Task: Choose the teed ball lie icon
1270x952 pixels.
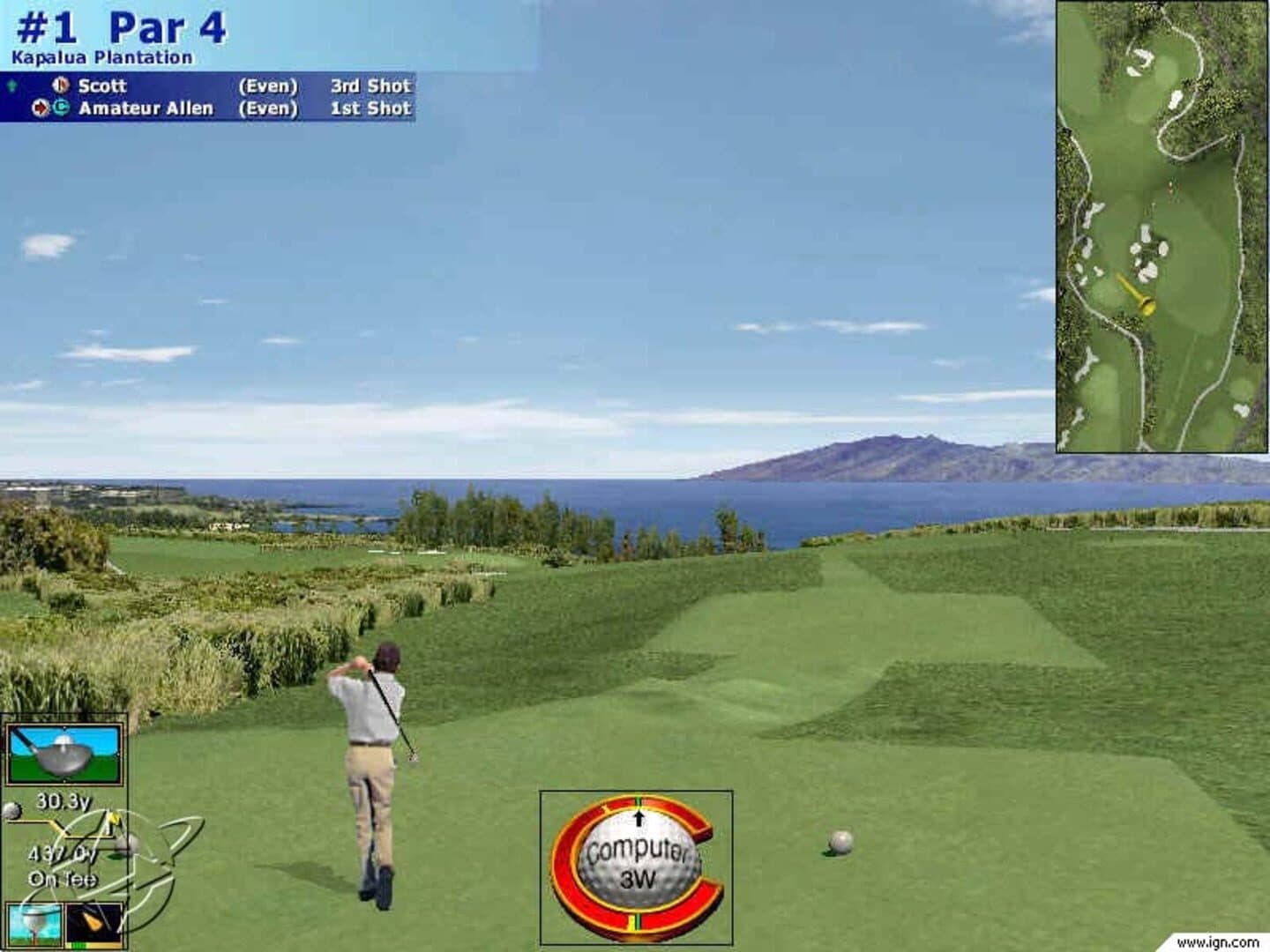Action: (x=35, y=926)
